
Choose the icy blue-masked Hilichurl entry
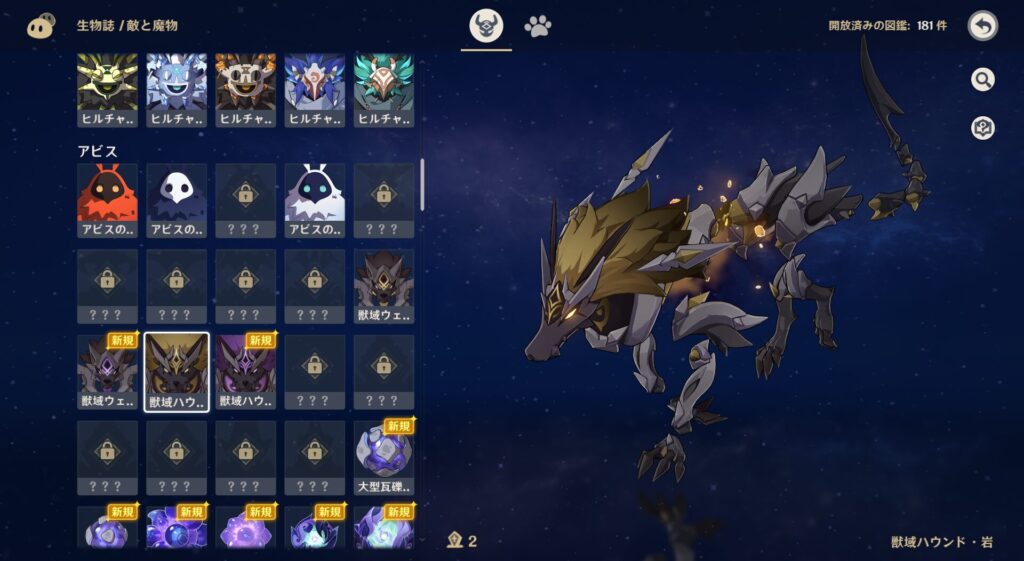176,90
